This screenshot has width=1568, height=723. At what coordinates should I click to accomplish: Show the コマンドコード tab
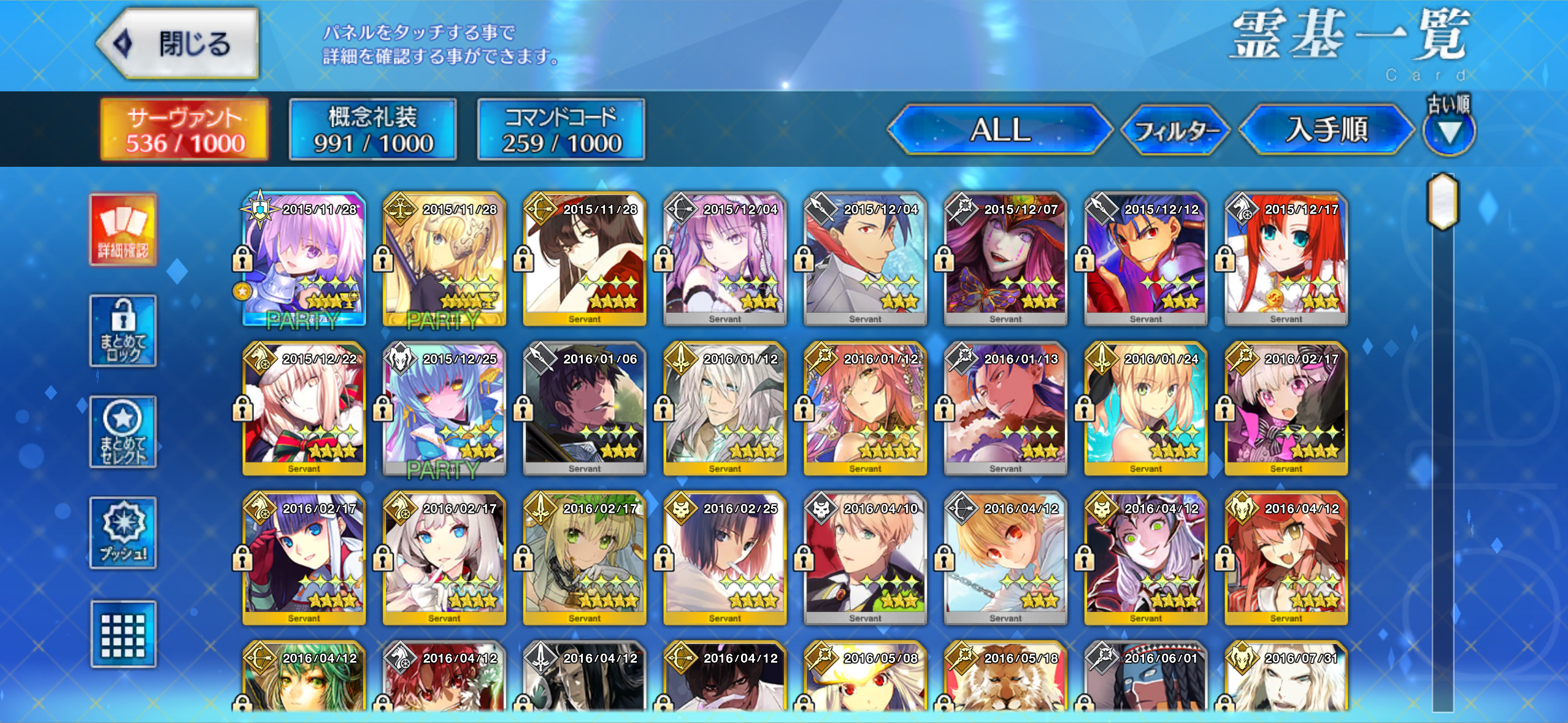561,130
